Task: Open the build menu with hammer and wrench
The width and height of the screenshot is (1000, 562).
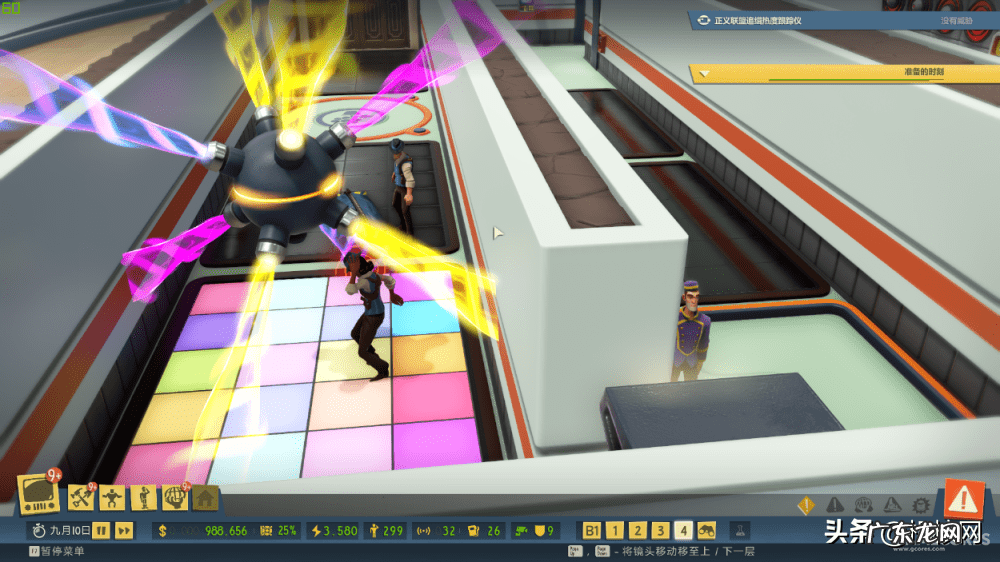Action: (x=80, y=496)
